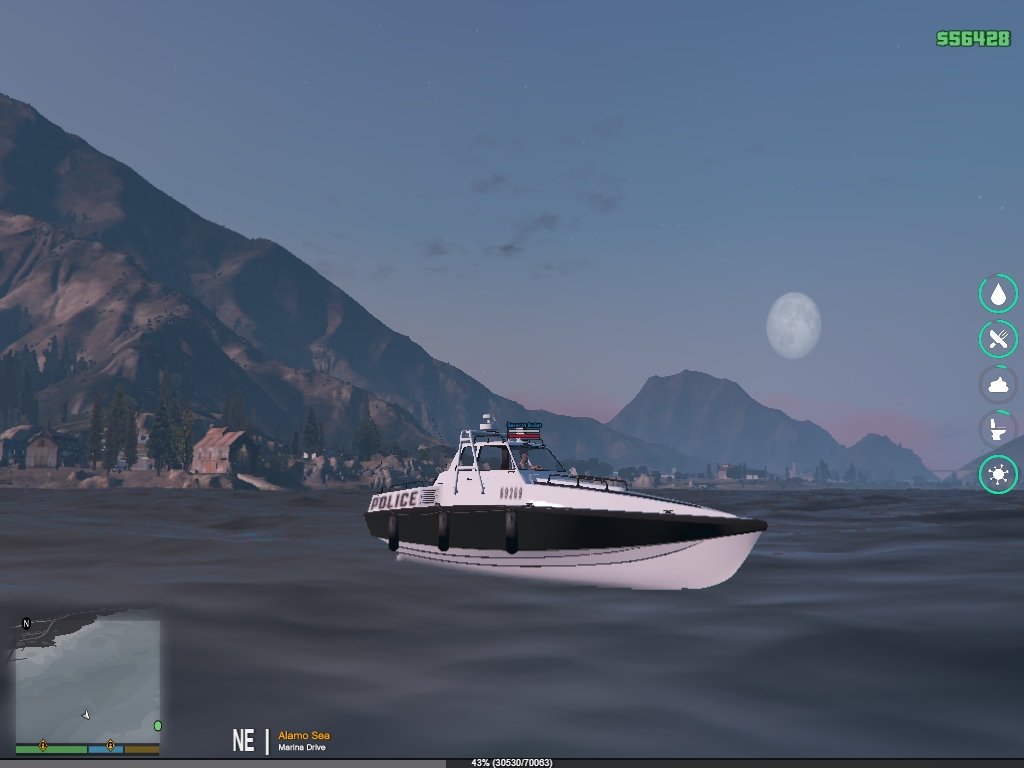Select the green blip on the minimap
1024x768 pixels.
(157, 725)
